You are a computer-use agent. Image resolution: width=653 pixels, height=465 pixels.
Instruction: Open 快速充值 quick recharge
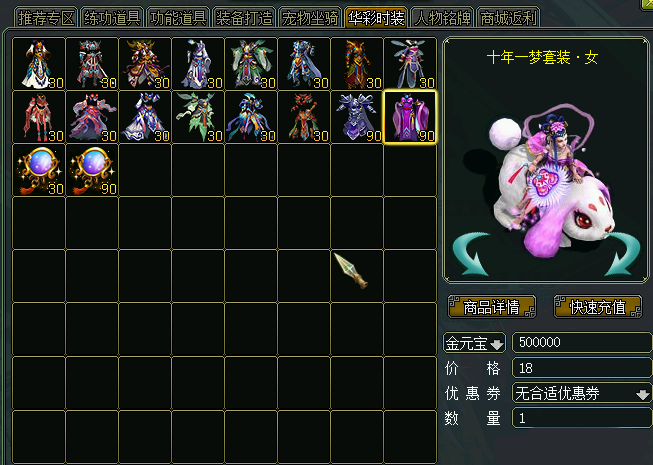[598, 307]
